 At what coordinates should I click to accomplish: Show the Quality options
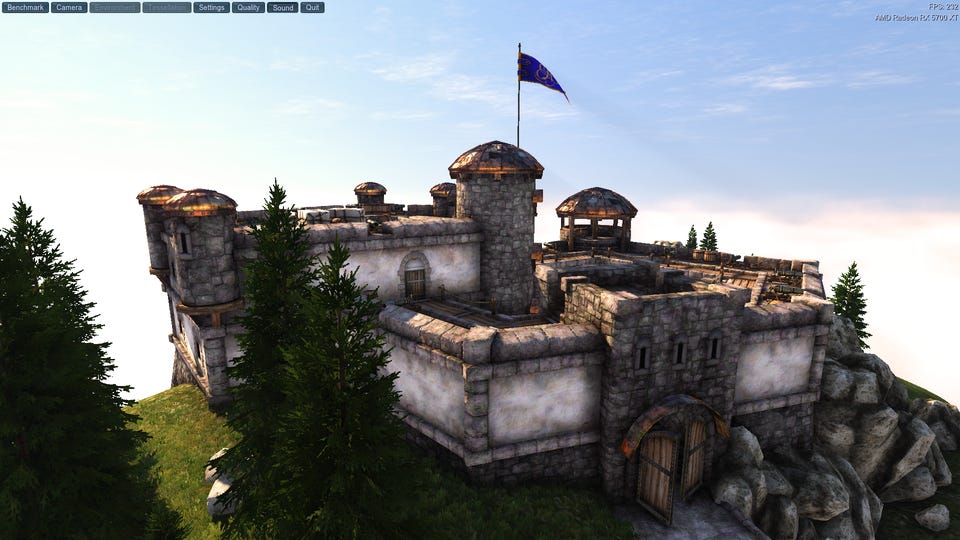tap(248, 7)
